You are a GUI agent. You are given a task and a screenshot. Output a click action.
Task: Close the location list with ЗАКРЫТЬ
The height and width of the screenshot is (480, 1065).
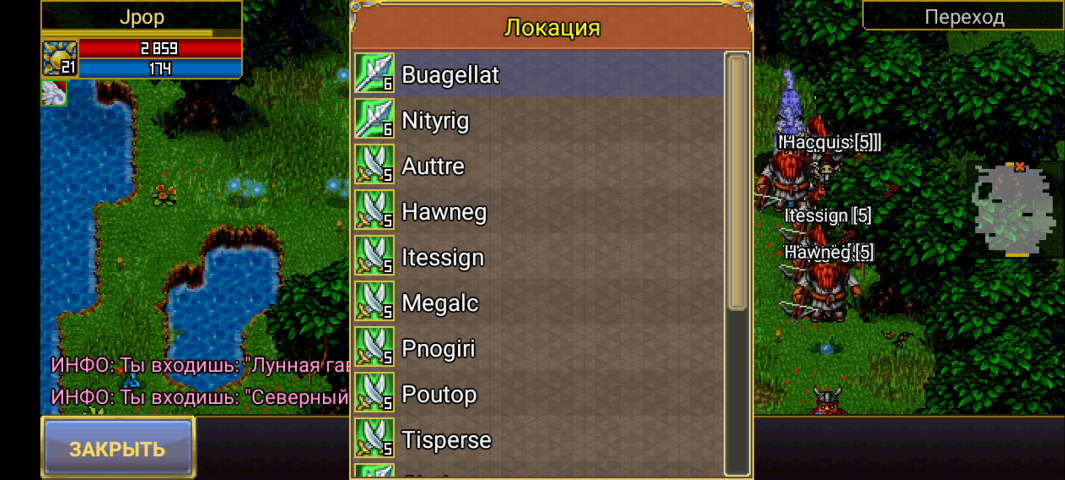(x=117, y=448)
